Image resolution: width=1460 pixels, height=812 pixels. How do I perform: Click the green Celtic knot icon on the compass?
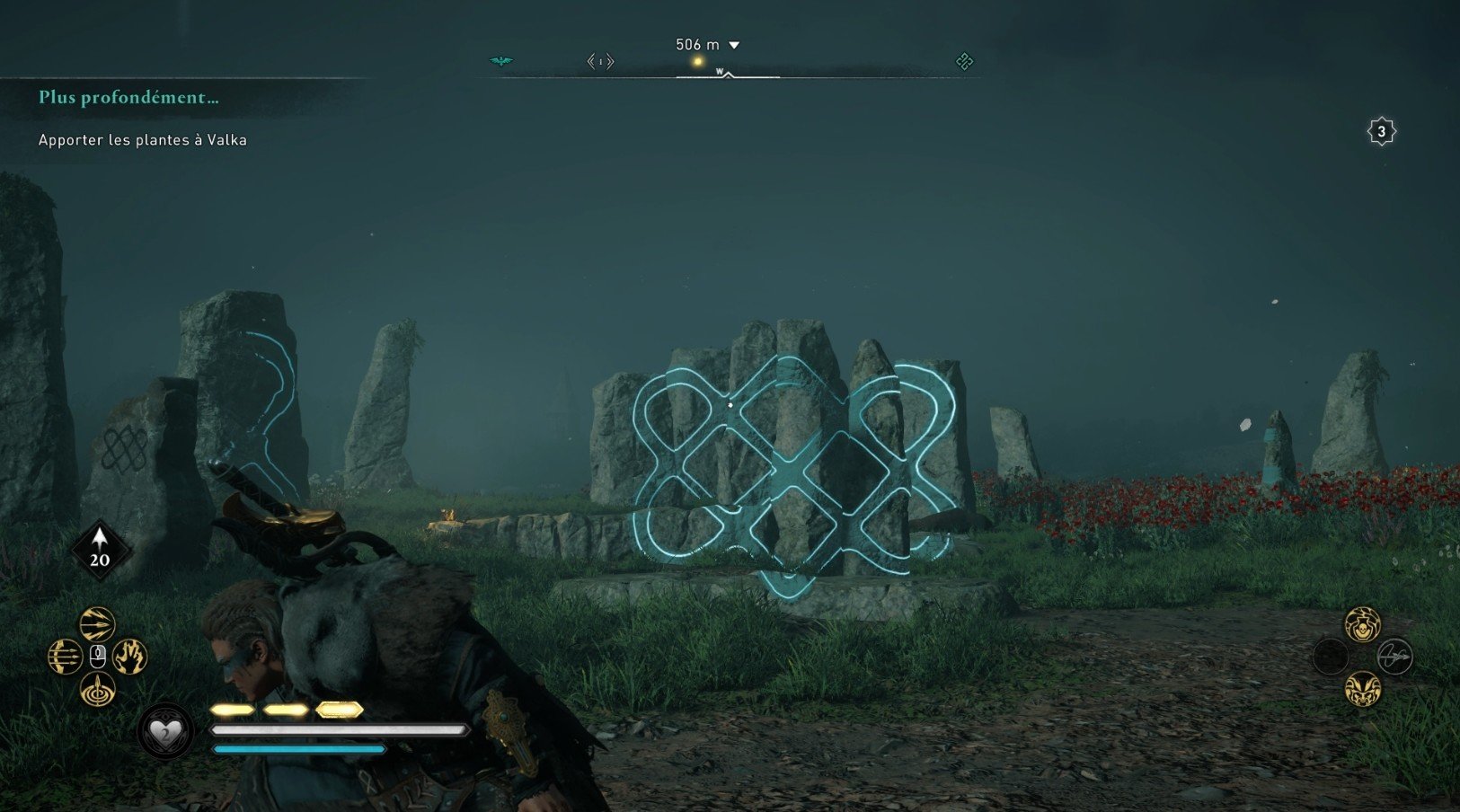[x=967, y=61]
